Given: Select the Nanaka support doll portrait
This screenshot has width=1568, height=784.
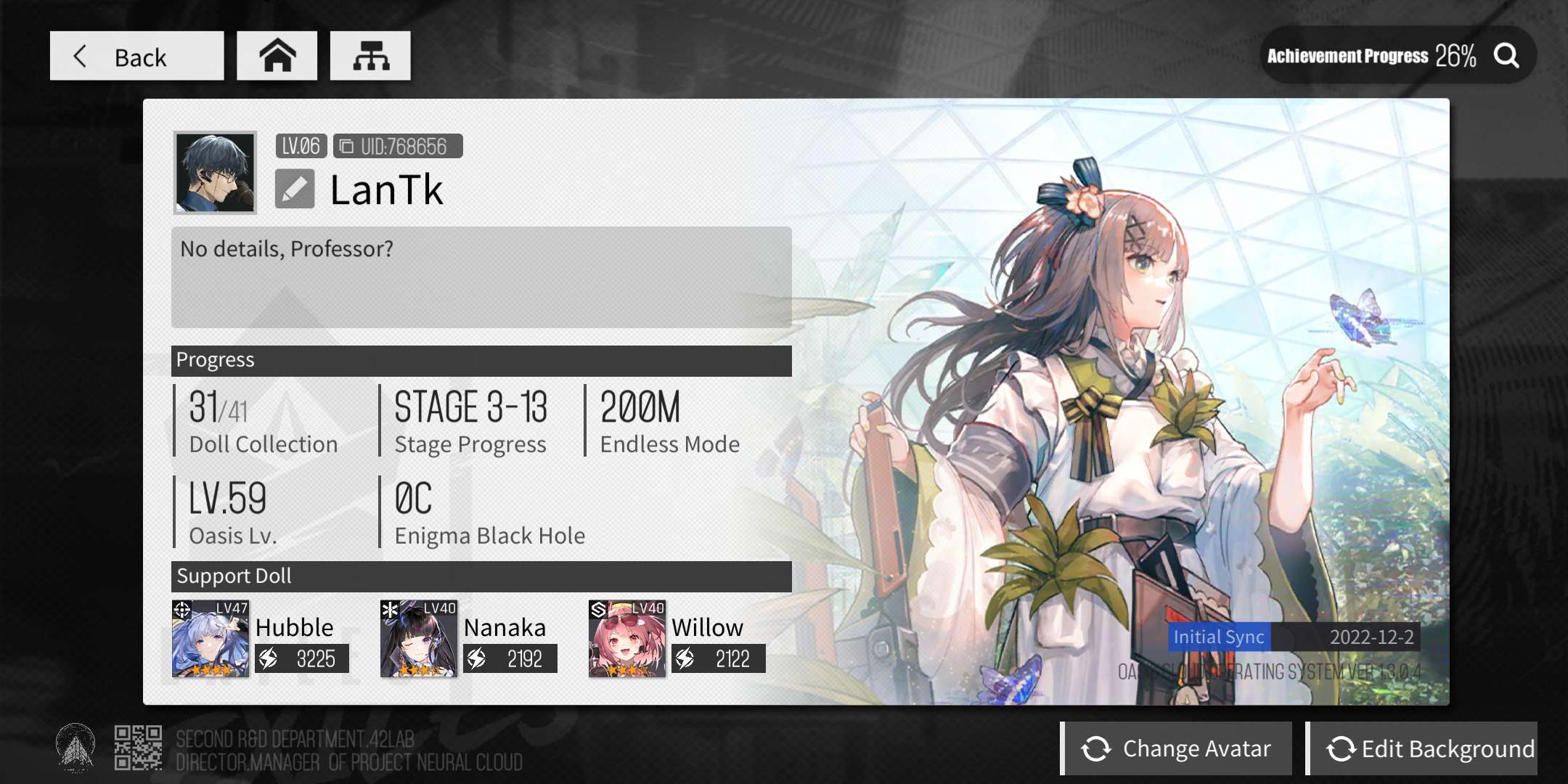Looking at the screenshot, I should click(419, 639).
